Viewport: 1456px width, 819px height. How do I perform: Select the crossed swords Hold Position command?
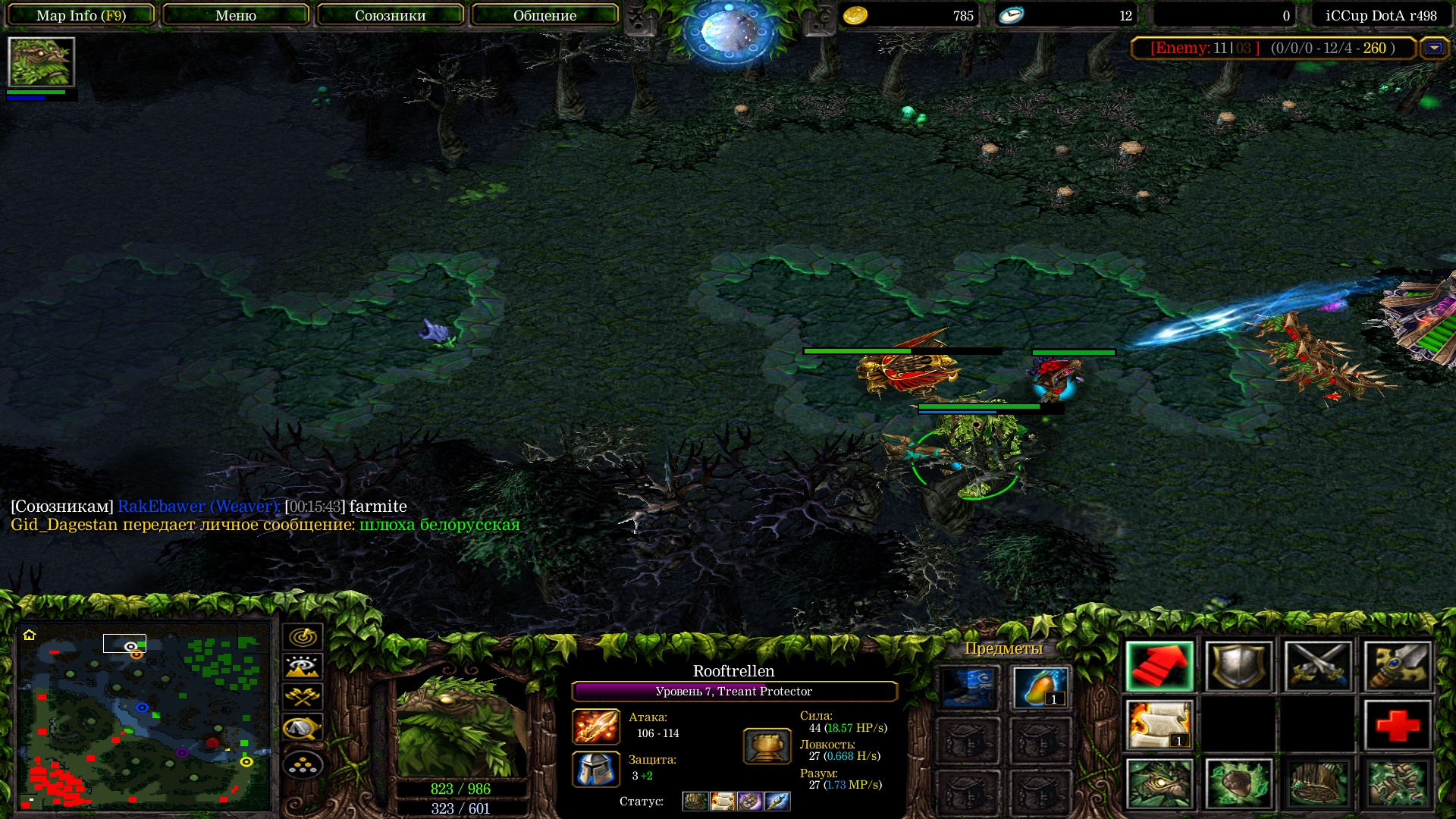pyautogui.click(x=1318, y=667)
